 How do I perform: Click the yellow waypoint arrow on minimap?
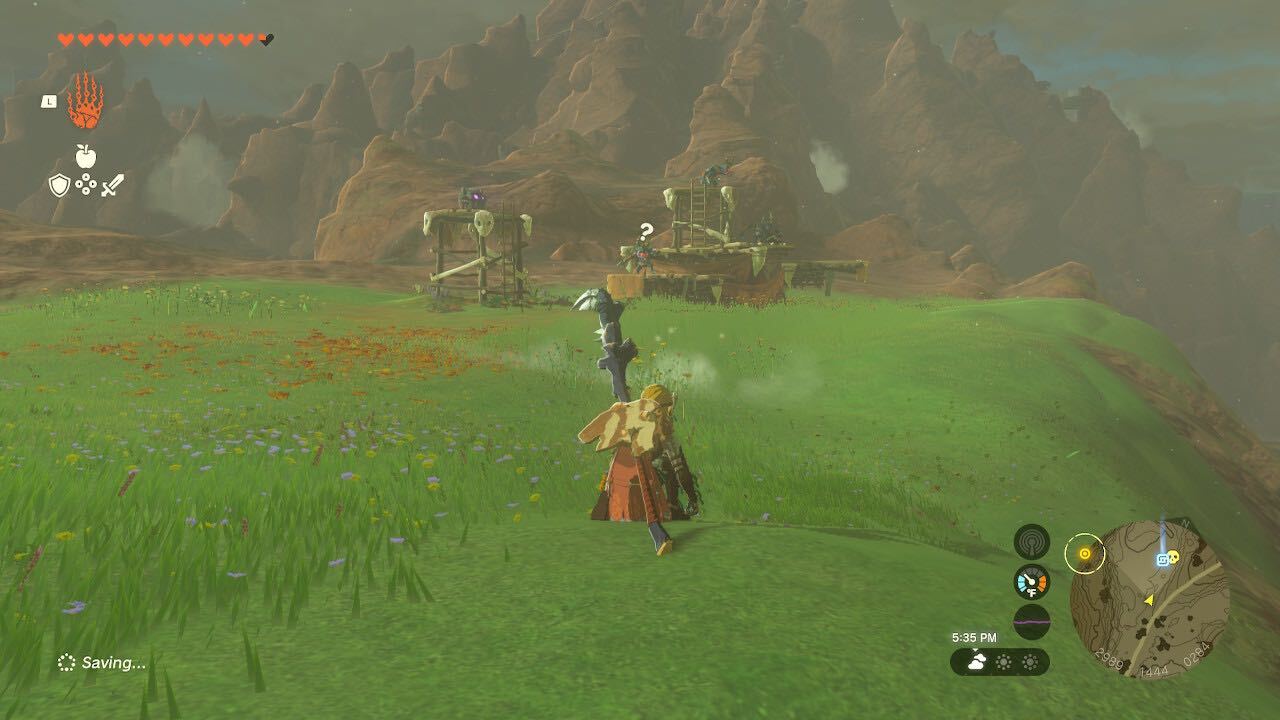point(1149,600)
